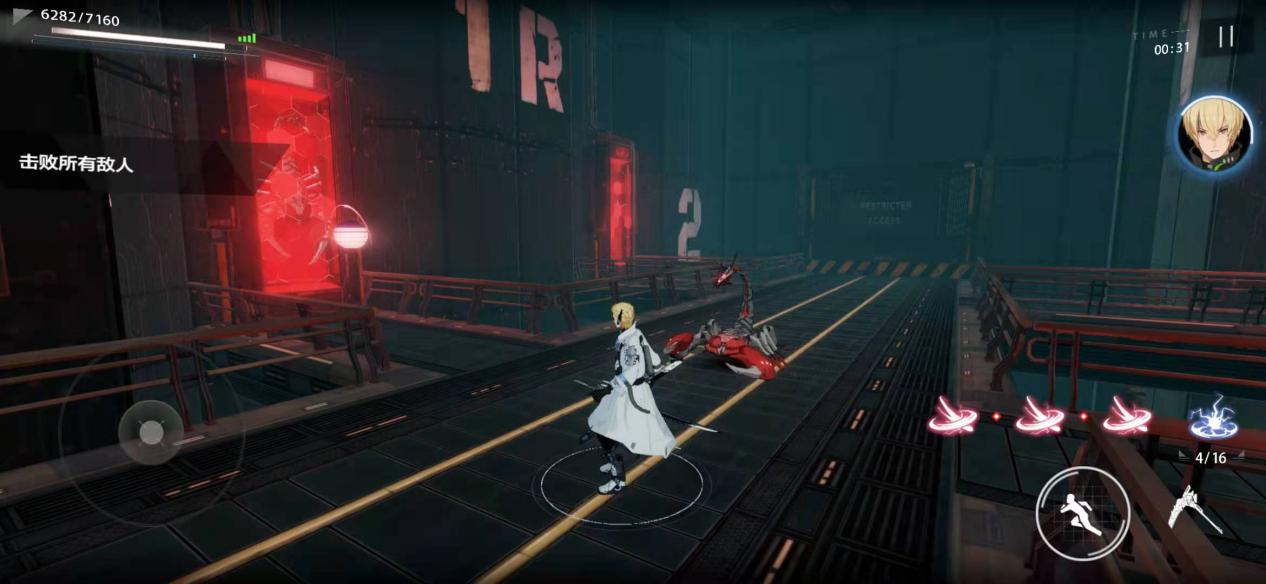Pause the game with the pause button
Screen dimensions: 1266x584
click(x=1225, y=37)
